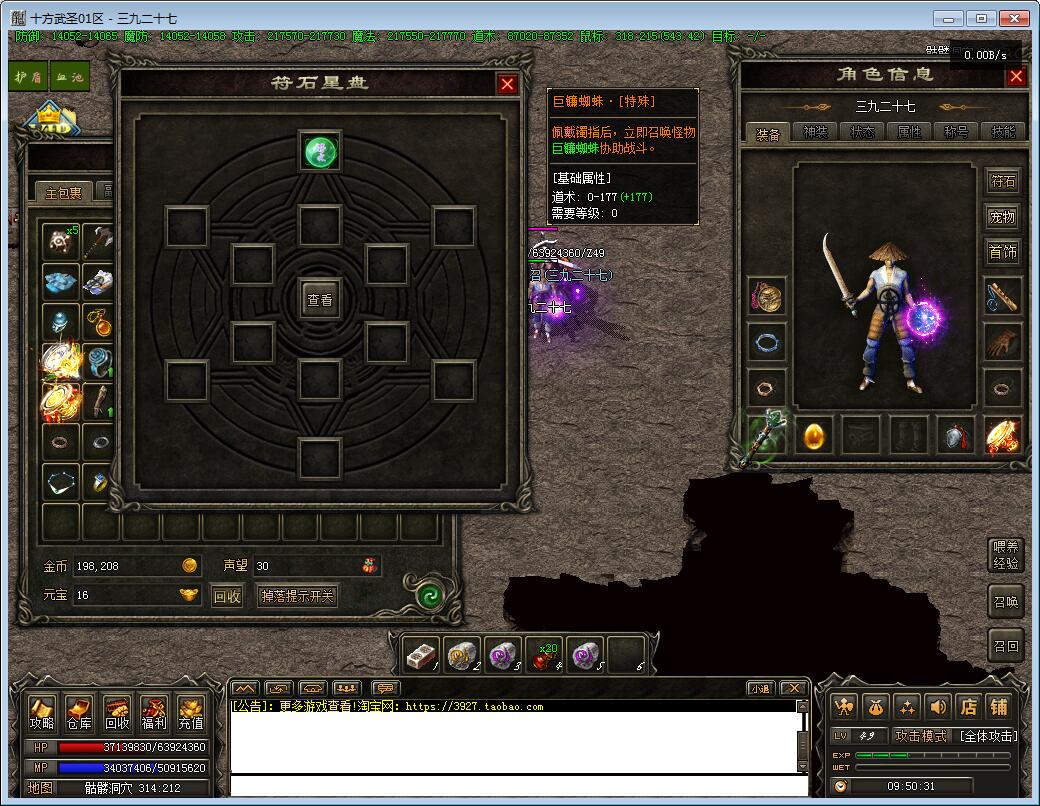Choose the 首饰 jewelry button
Image resolution: width=1040 pixels, height=806 pixels.
pos(1002,252)
